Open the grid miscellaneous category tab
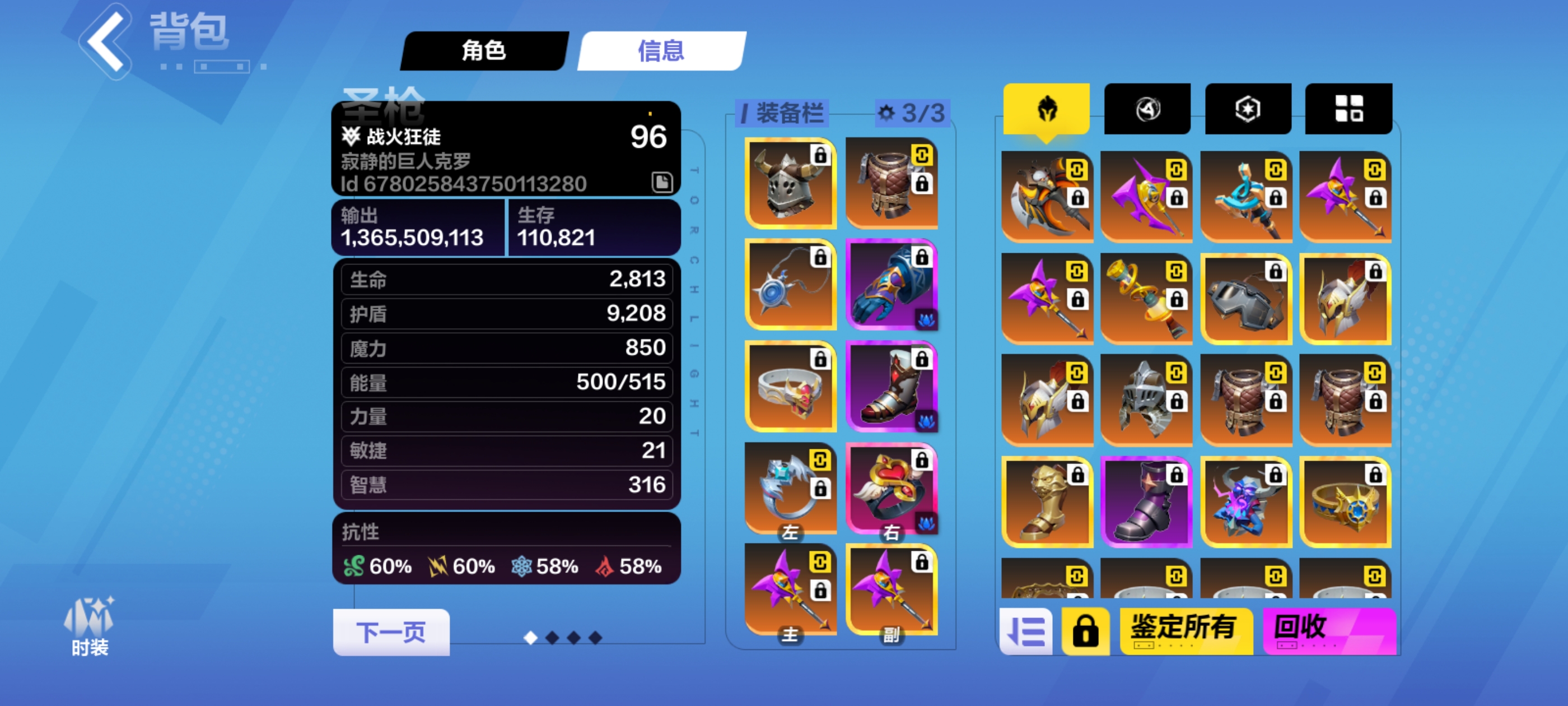This screenshot has height=706, width=1568. click(1348, 109)
